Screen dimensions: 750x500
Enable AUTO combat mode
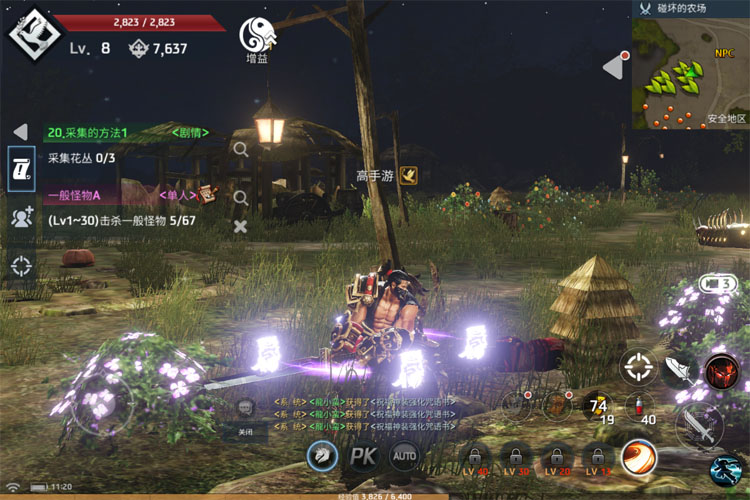click(404, 457)
